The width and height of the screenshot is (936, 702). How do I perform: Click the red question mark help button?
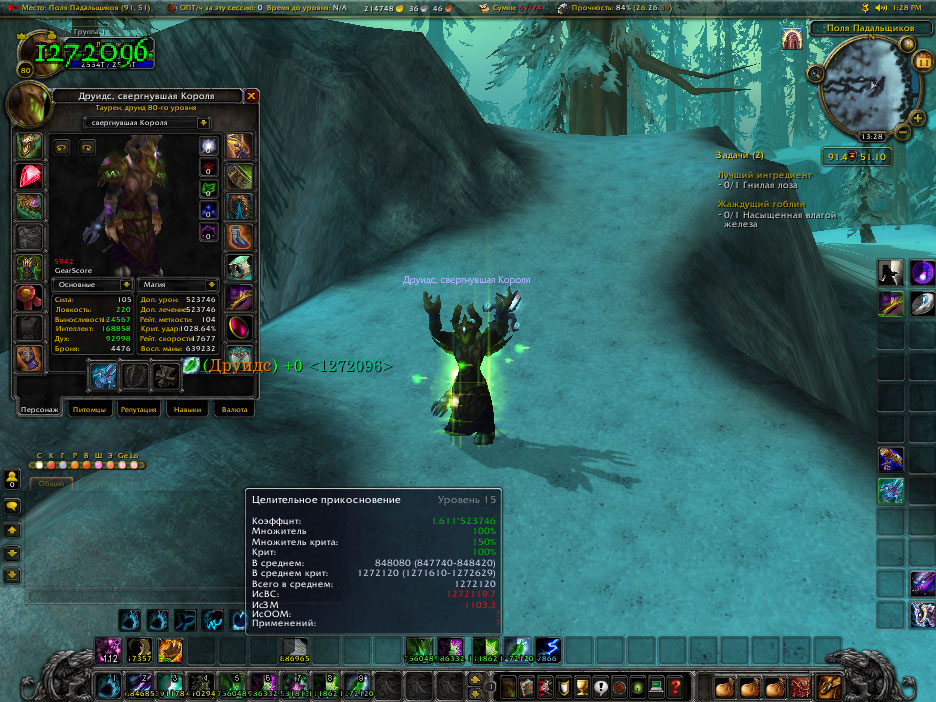tap(676, 687)
